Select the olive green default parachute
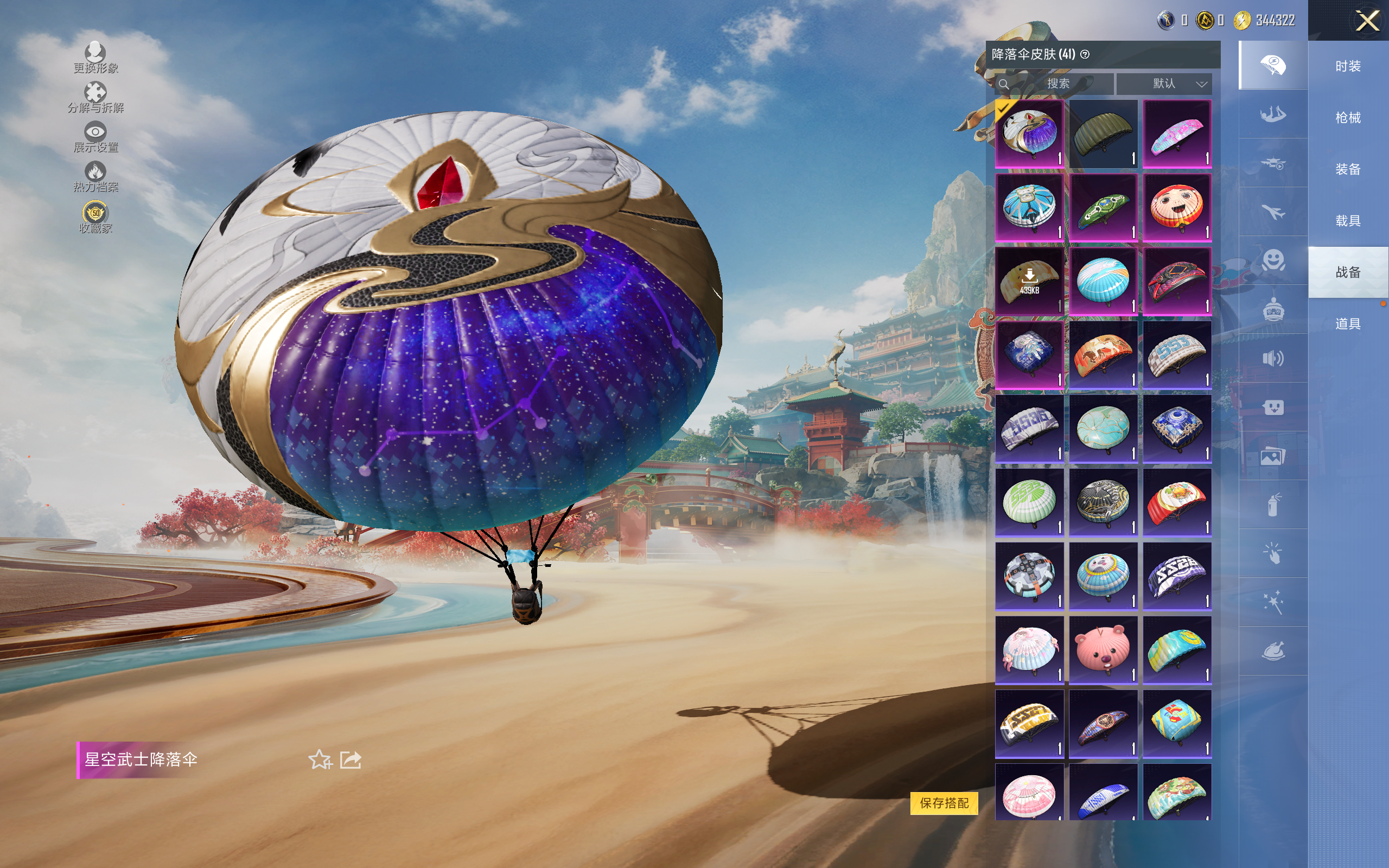 coord(1103,134)
